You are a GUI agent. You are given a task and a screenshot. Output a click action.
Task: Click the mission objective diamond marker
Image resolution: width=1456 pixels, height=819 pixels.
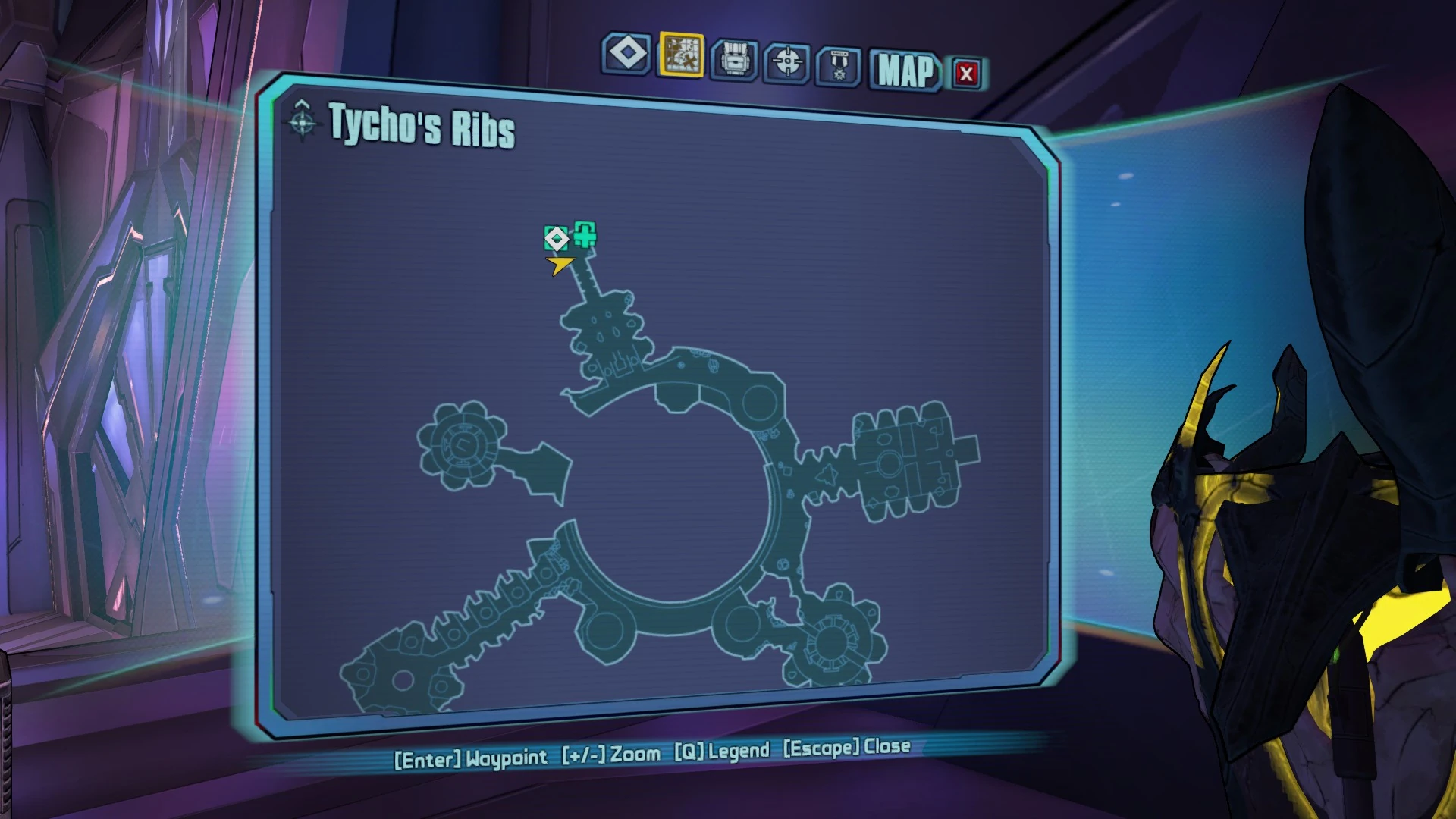[x=557, y=239]
